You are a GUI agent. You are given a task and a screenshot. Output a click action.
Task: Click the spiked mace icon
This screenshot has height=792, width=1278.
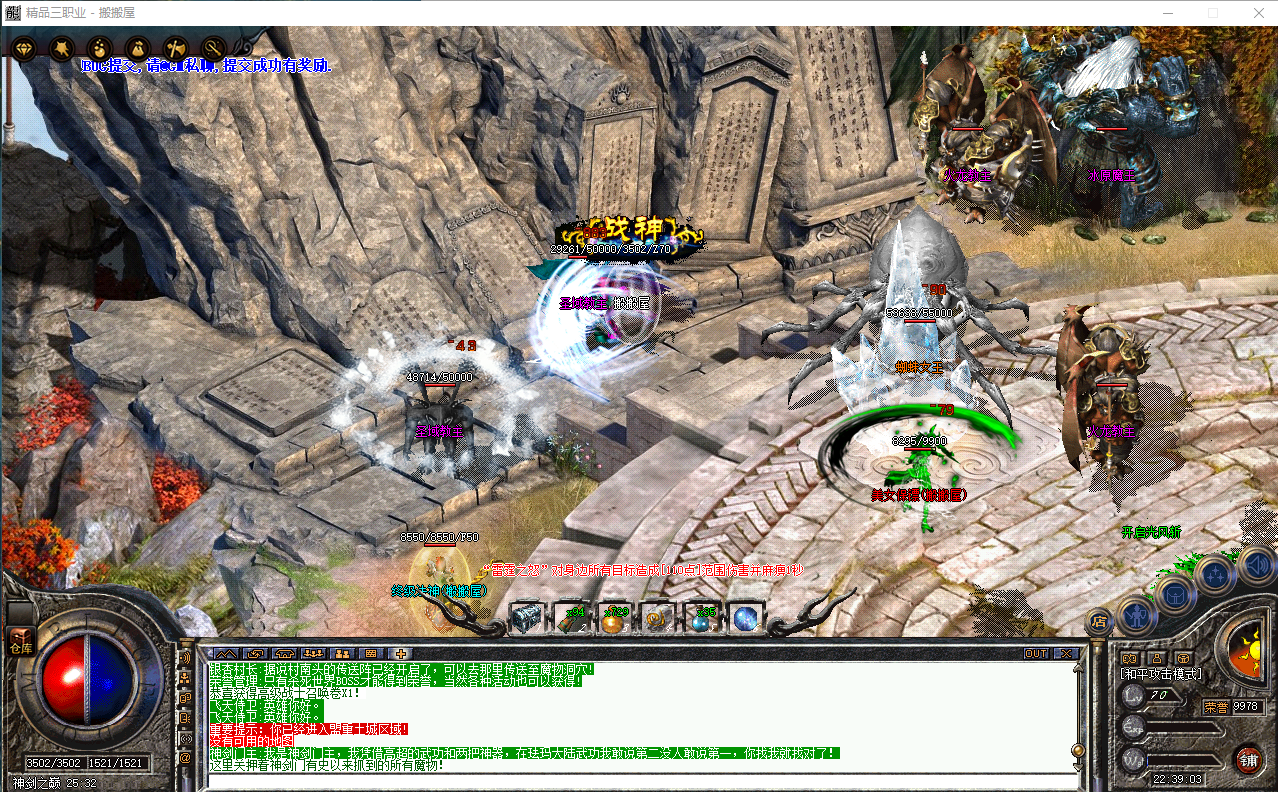click(x=61, y=48)
